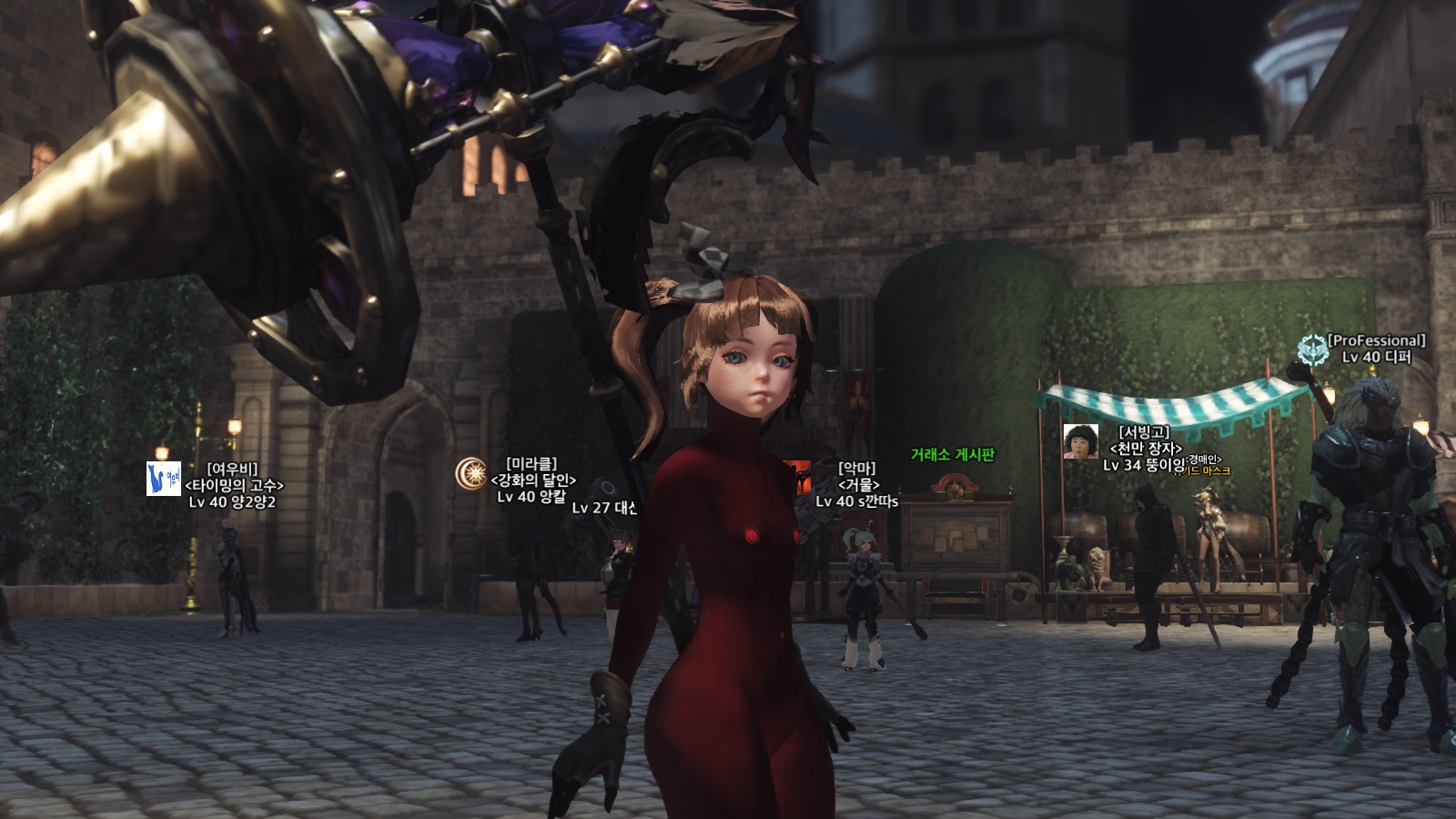Screen dimensions: 1456x819
Task: Click the [서빙고] player nameplate
Action: click(x=1144, y=431)
